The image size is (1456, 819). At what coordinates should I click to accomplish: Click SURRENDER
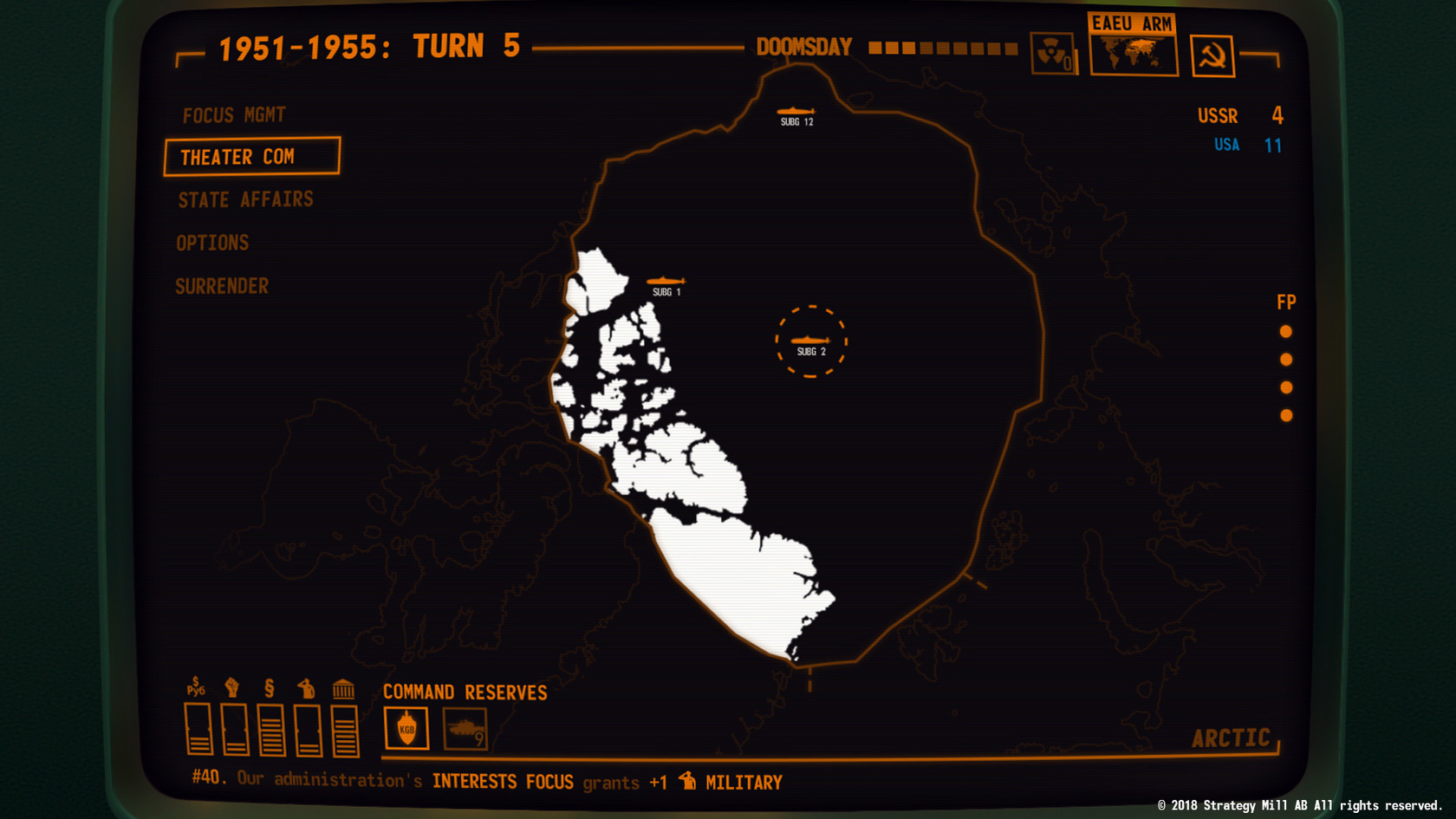click(x=222, y=286)
